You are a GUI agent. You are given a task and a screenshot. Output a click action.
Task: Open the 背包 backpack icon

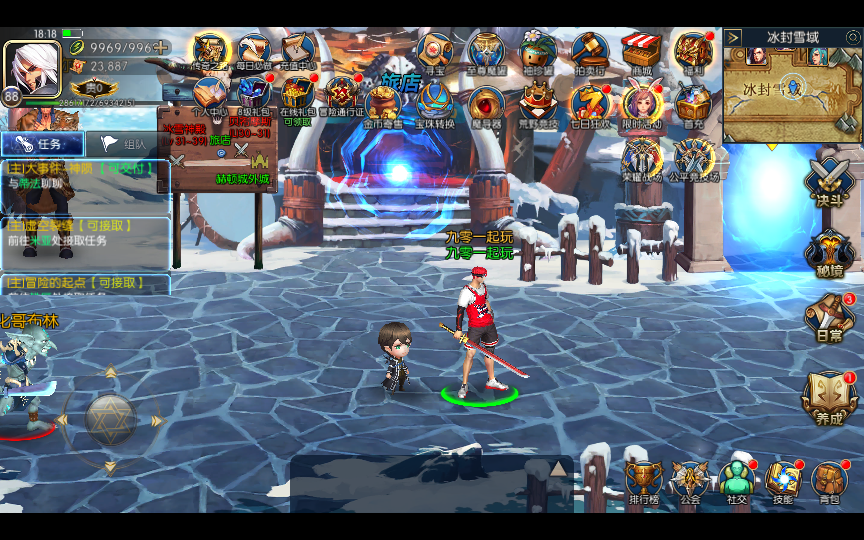[829, 480]
